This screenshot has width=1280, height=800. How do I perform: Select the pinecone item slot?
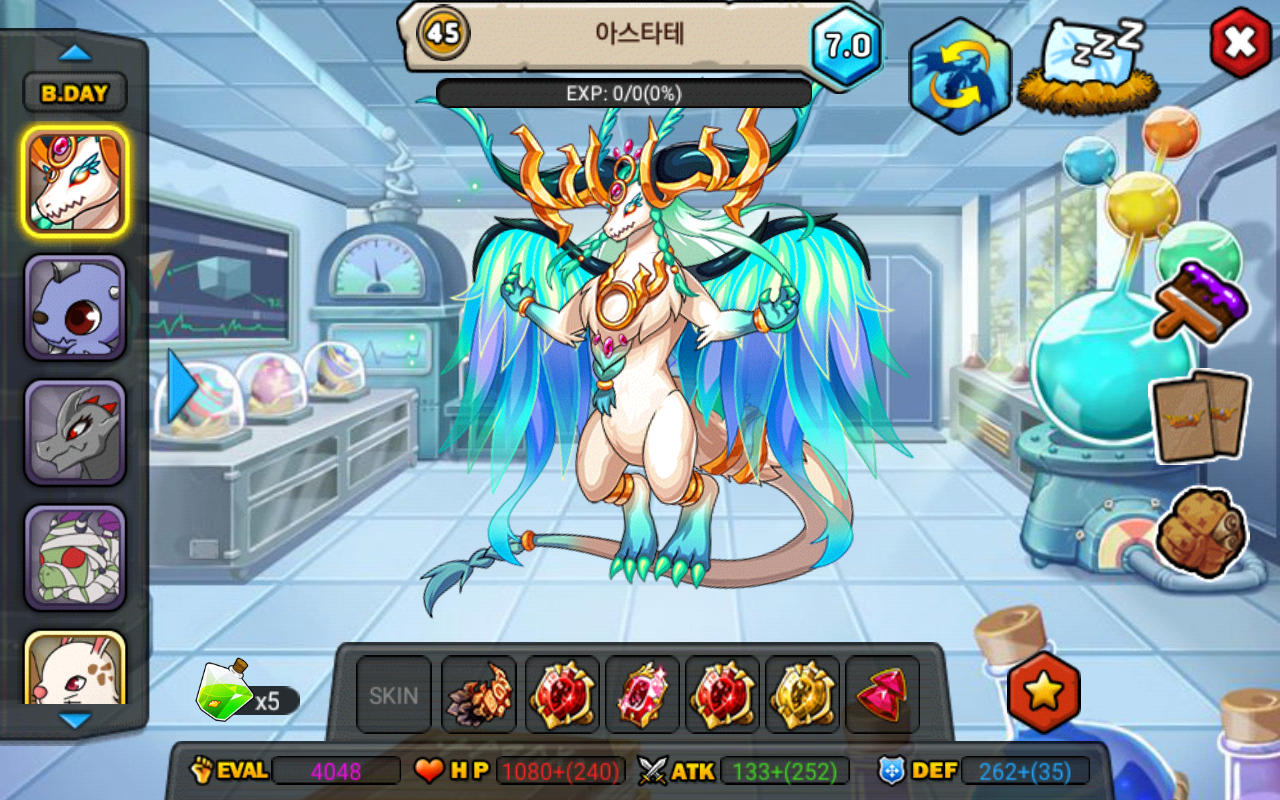point(479,695)
